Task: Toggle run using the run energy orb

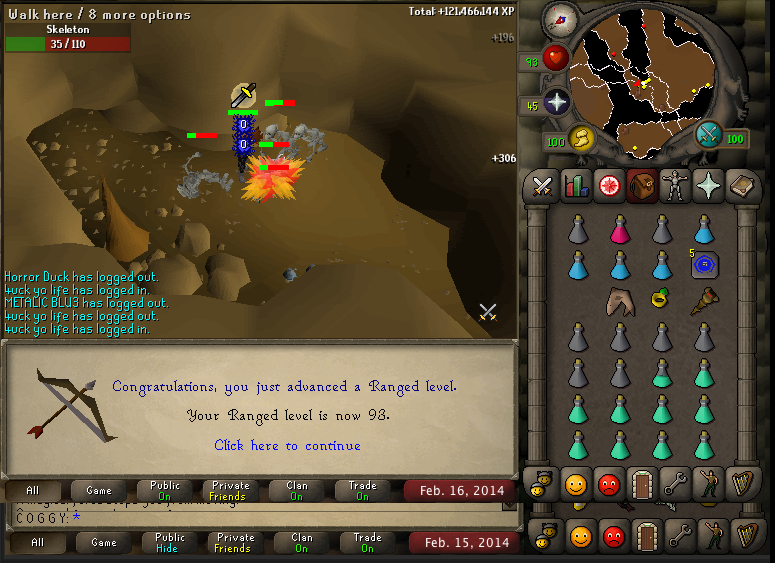Action: click(x=580, y=138)
